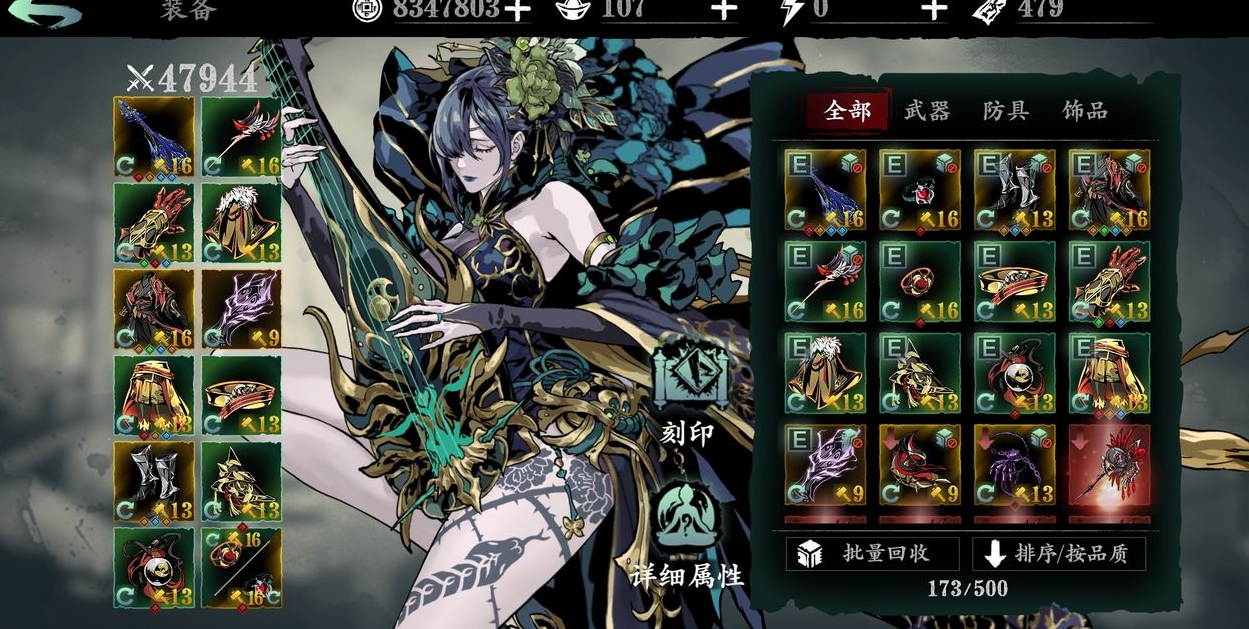Add more copper coins with plus button

tap(516, 10)
